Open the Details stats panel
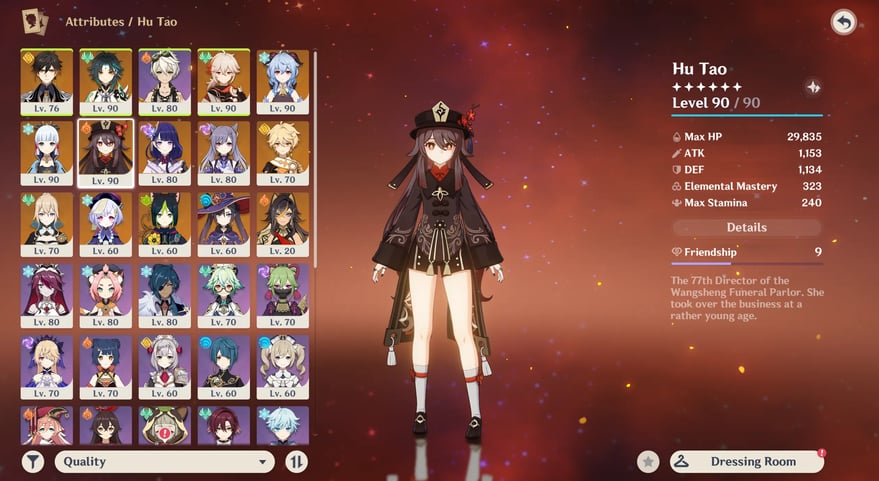This screenshot has height=481, width=879. [x=746, y=228]
